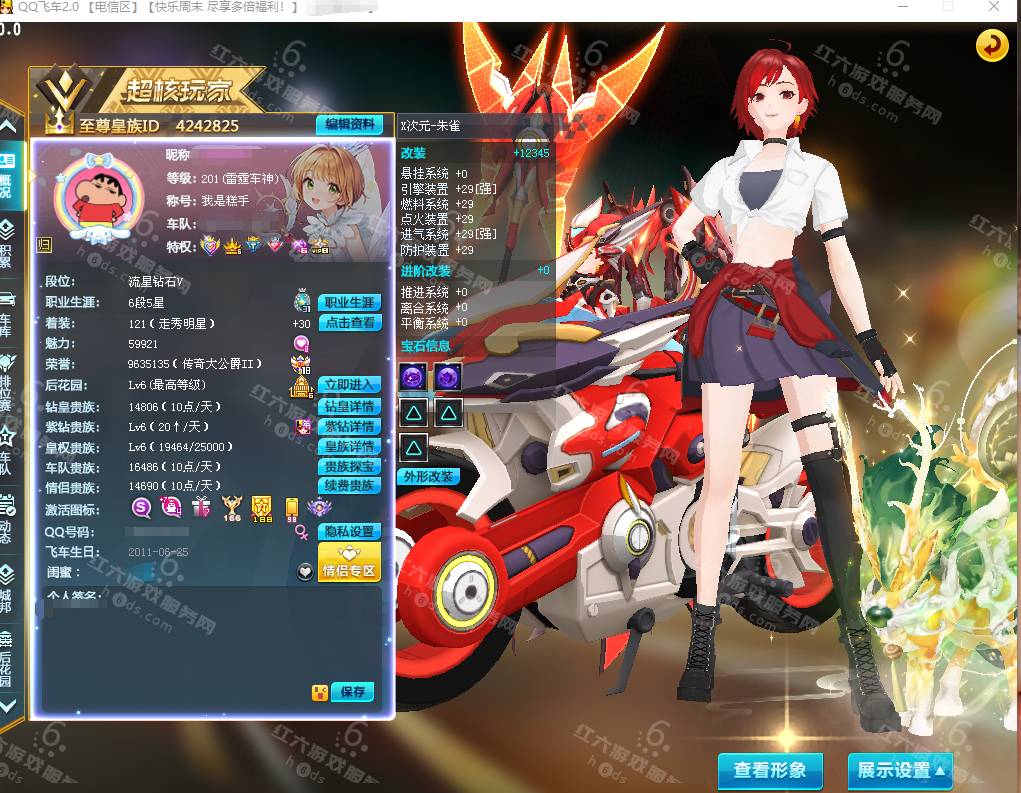Open 职业生涯 career details
The width and height of the screenshot is (1021, 793).
click(349, 303)
